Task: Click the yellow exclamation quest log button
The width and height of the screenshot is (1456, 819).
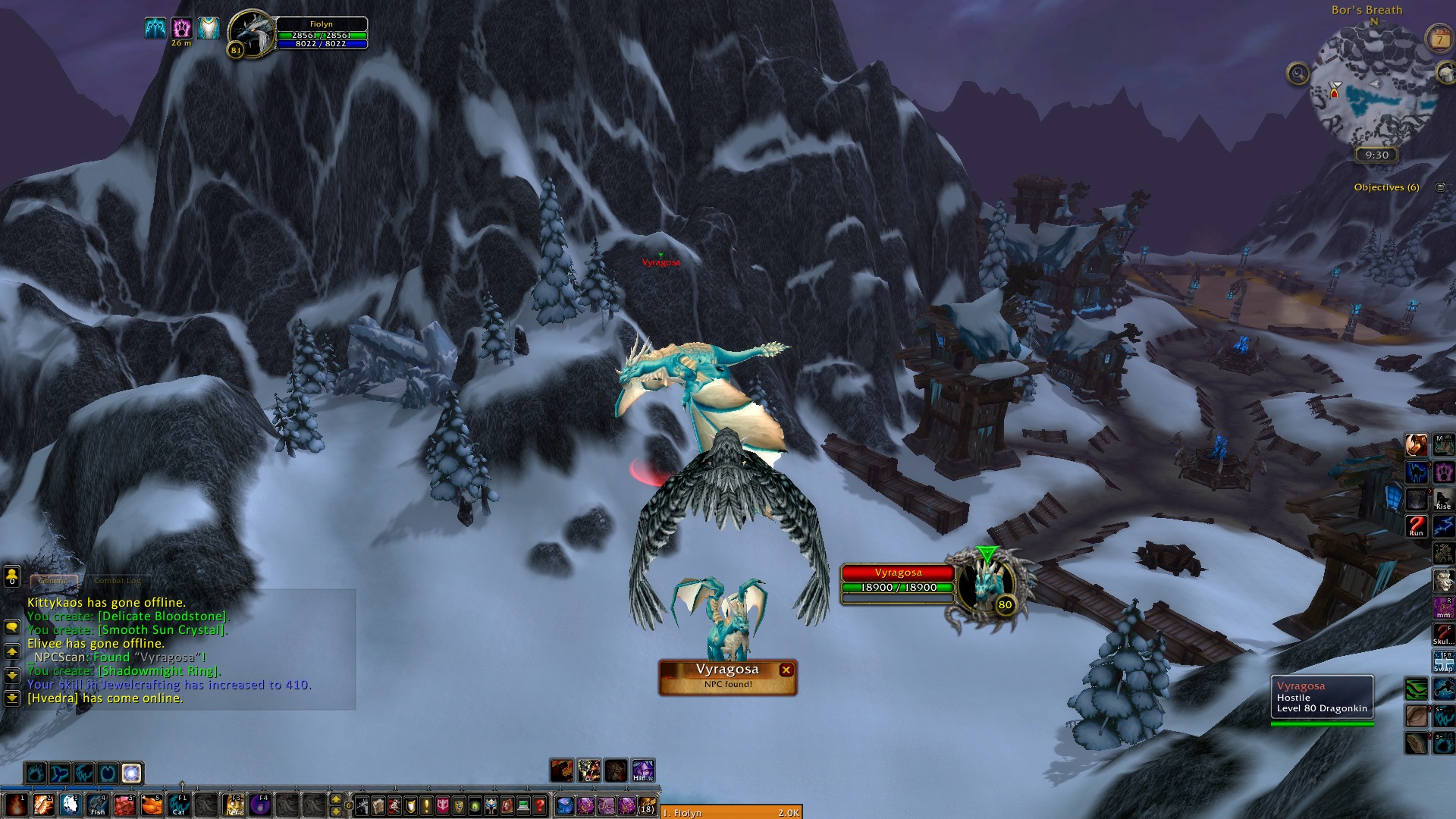Action: click(426, 805)
